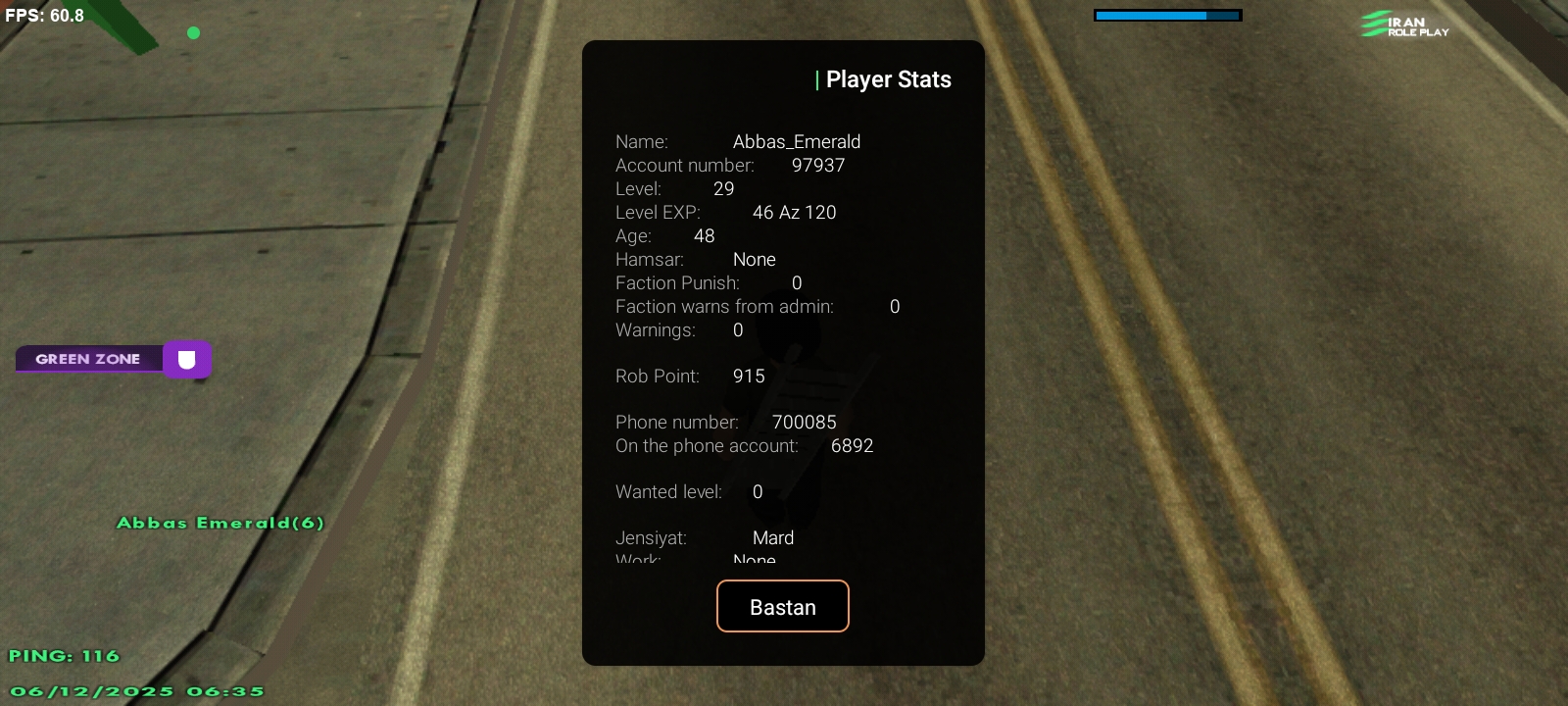Click the green vertical bar next to Player Stats

click(x=818, y=78)
